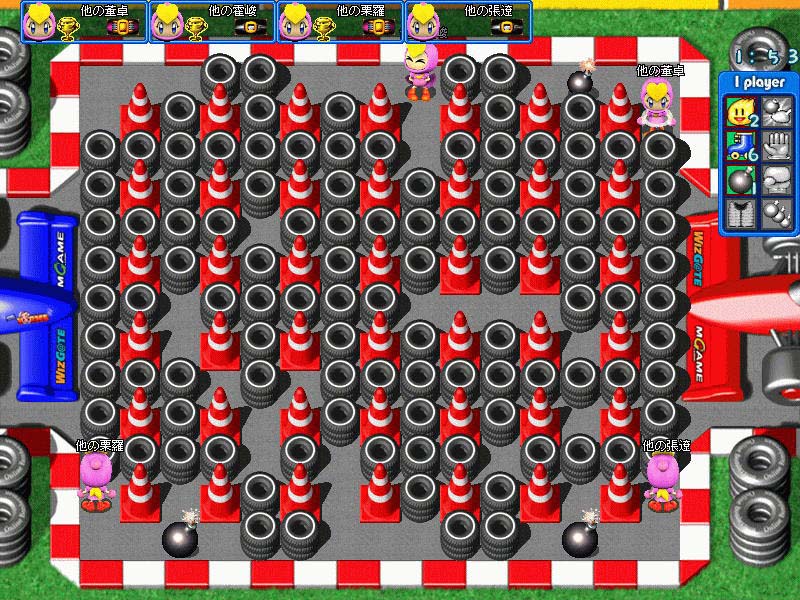Click the roller skate speed icon
This screenshot has width=800, height=600.
(740, 146)
